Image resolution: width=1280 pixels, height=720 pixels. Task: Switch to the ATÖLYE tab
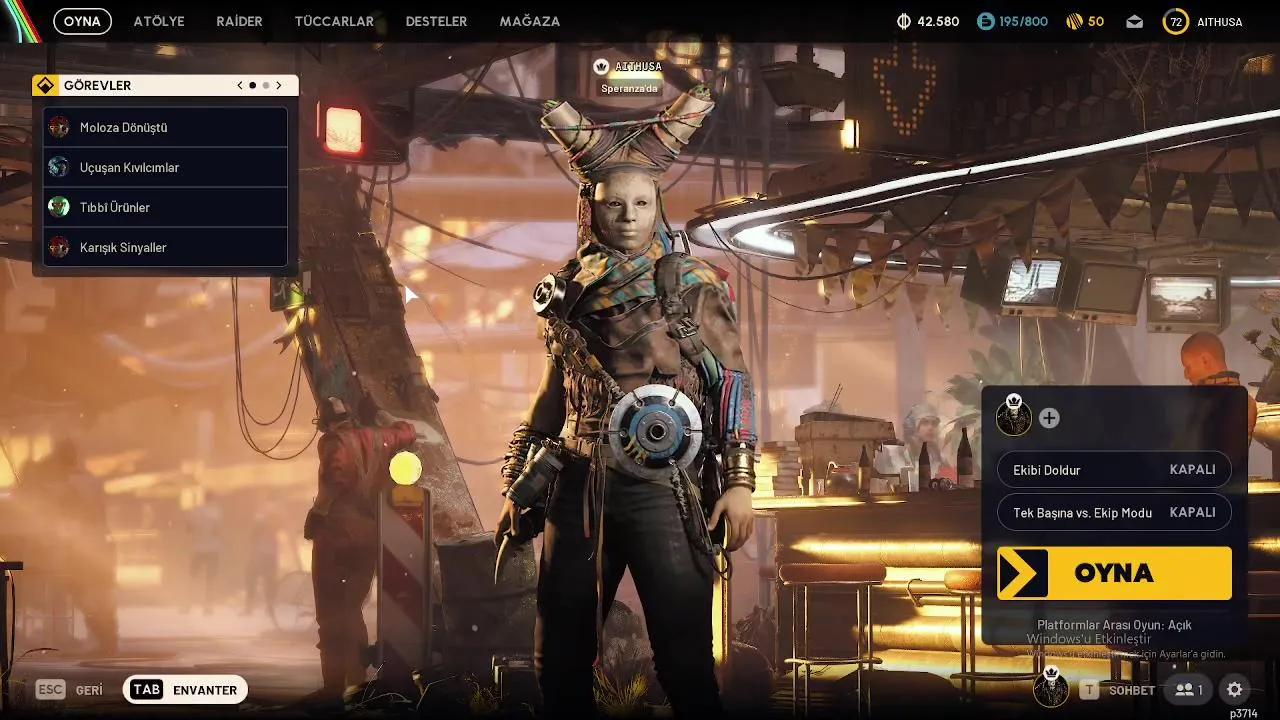[159, 21]
